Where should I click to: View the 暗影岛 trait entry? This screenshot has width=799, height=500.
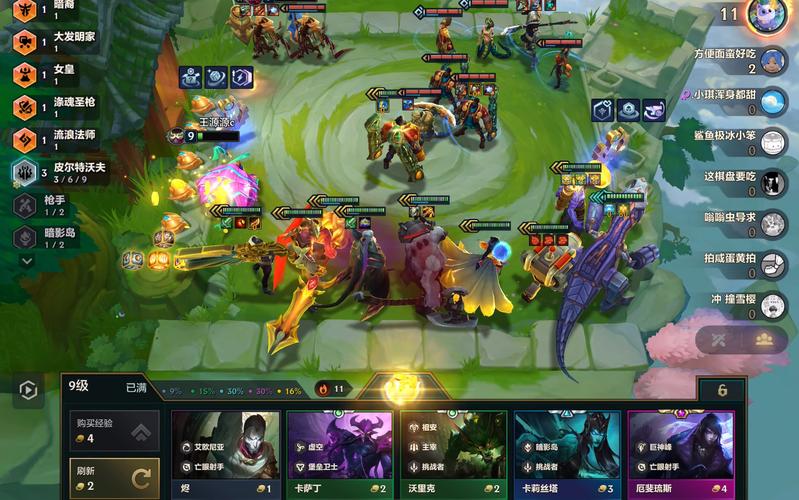point(50,237)
